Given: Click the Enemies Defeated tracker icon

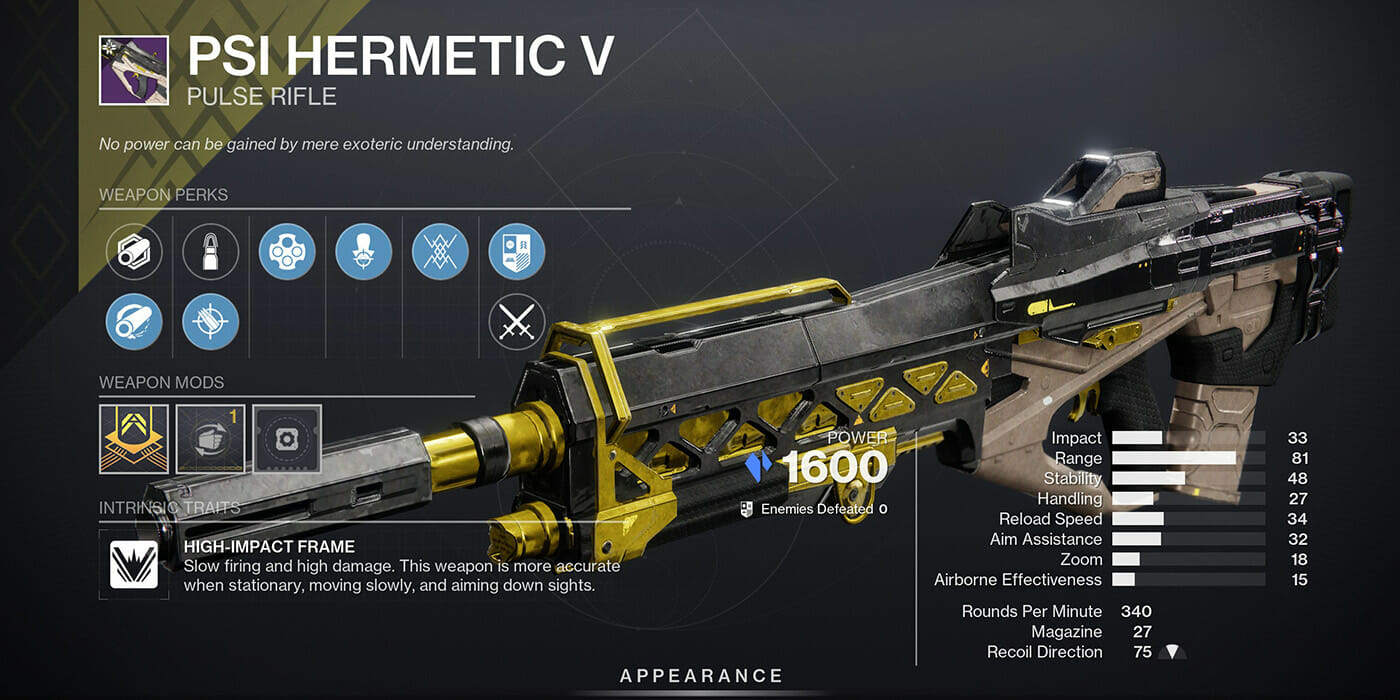Looking at the screenshot, I should pos(746,509).
